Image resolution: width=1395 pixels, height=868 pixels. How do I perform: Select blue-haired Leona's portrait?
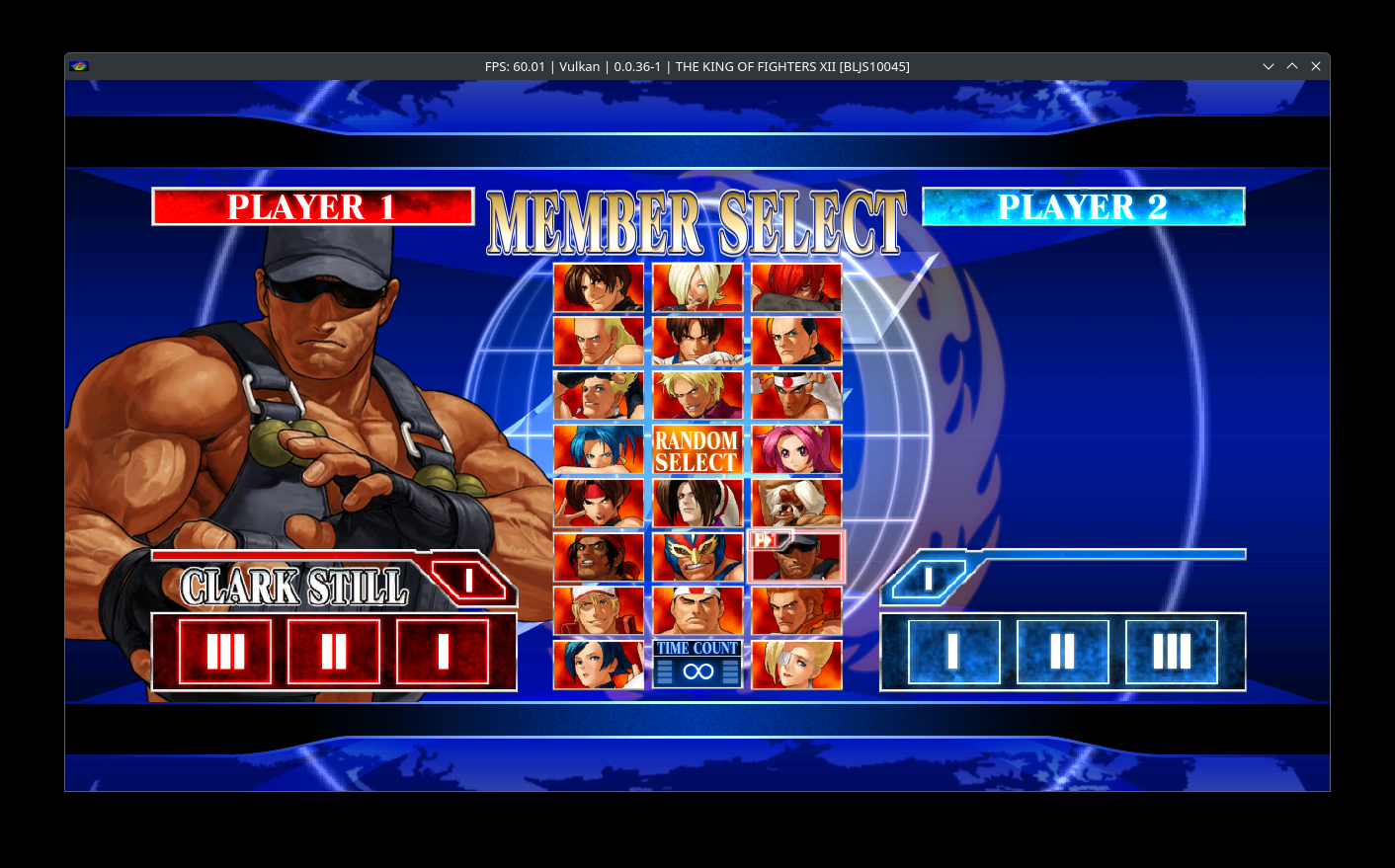click(598, 449)
